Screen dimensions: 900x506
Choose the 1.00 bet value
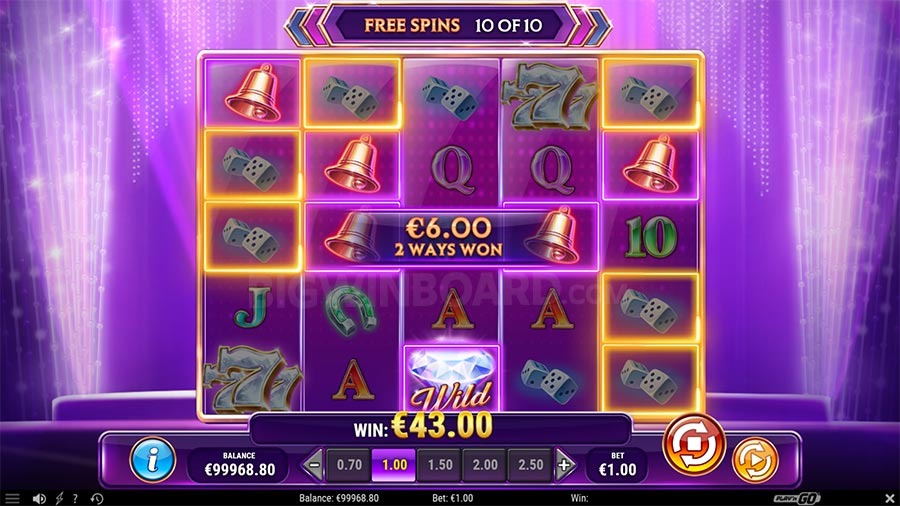393,465
